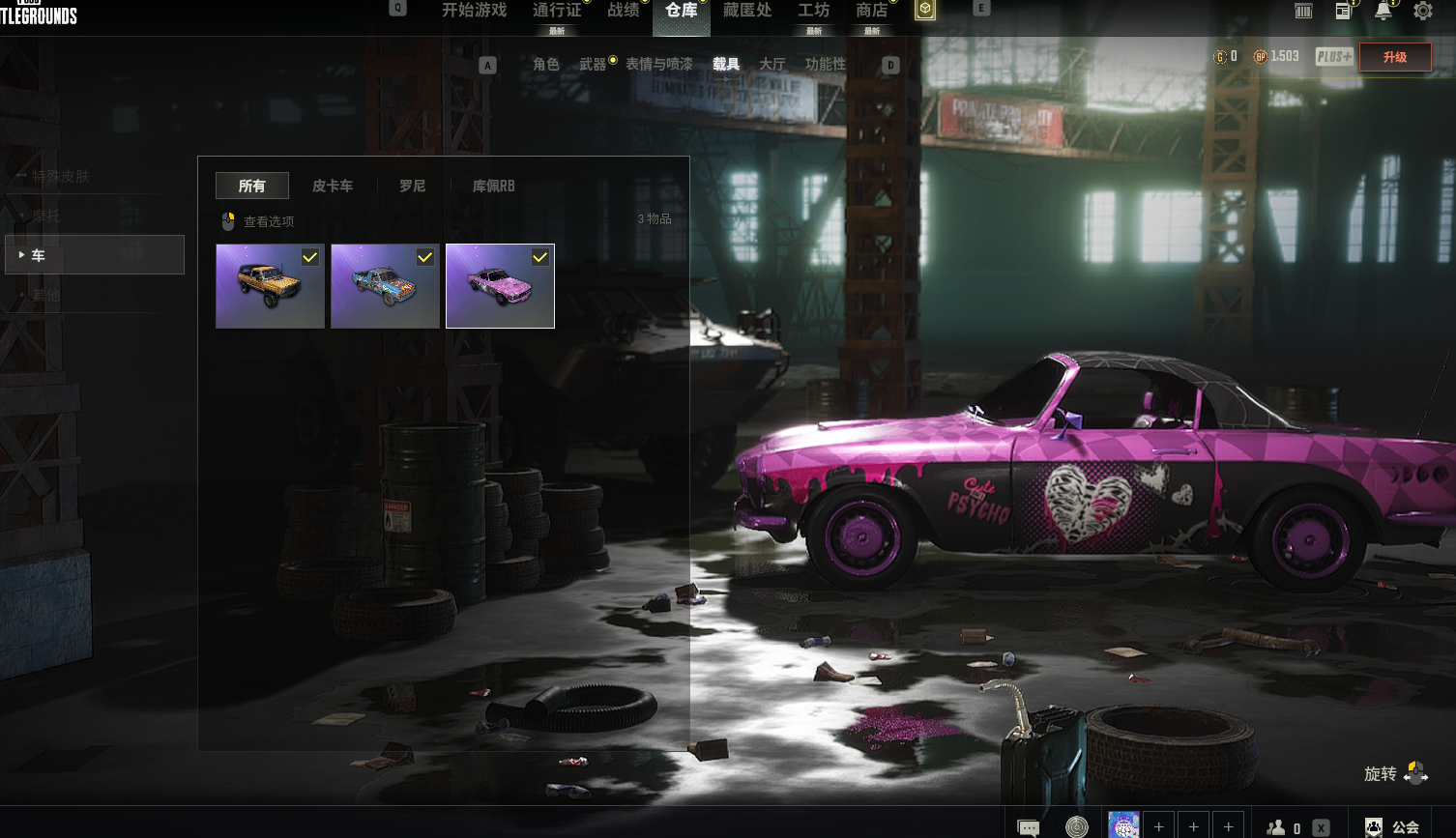Filter by 皮卡车 pickup truck
This screenshot has width=1456, height=838.
[333, 186]
